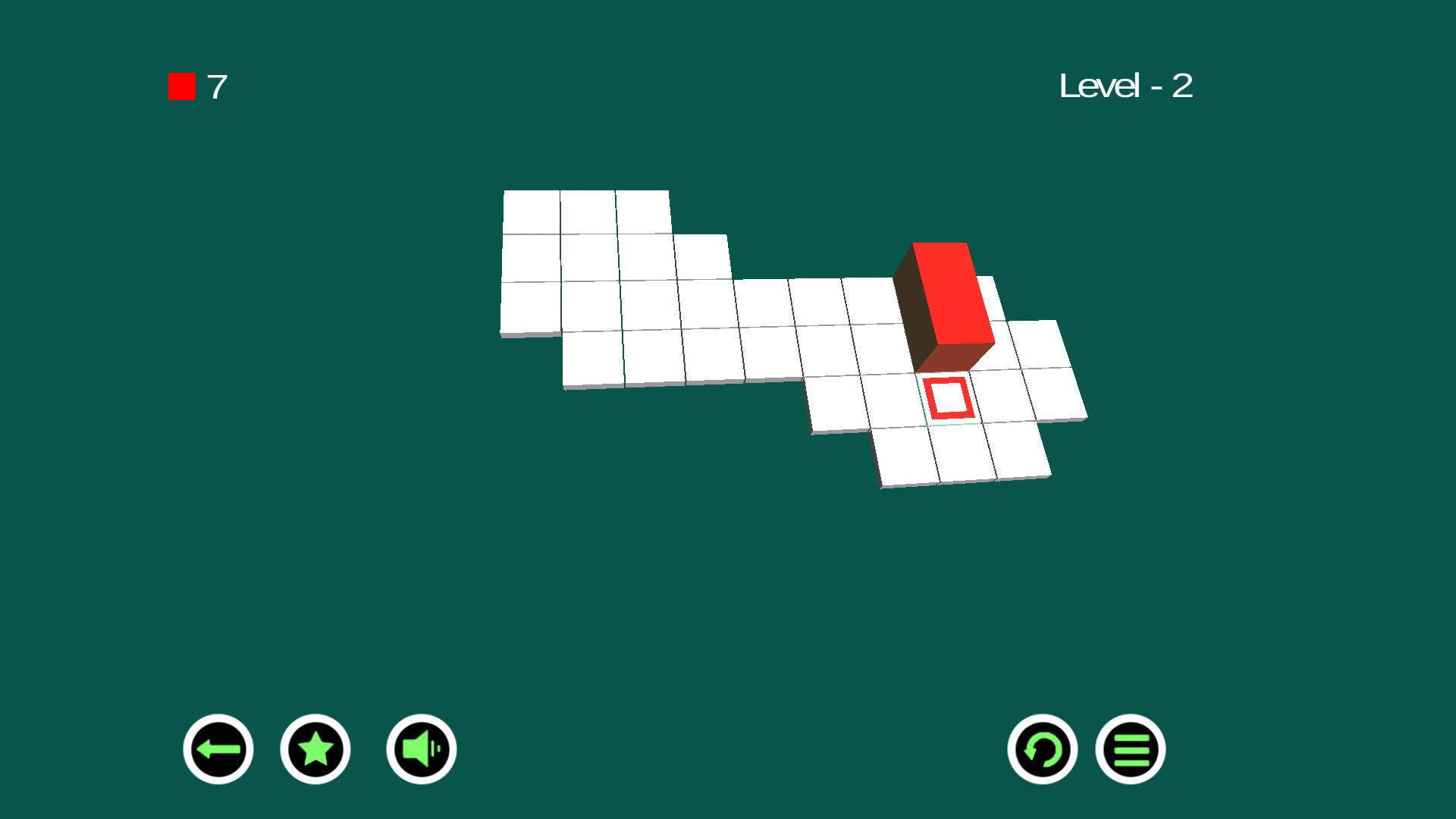
Task: Click the move count number 7
Action: pyautogui.click(x=218, y=86)
